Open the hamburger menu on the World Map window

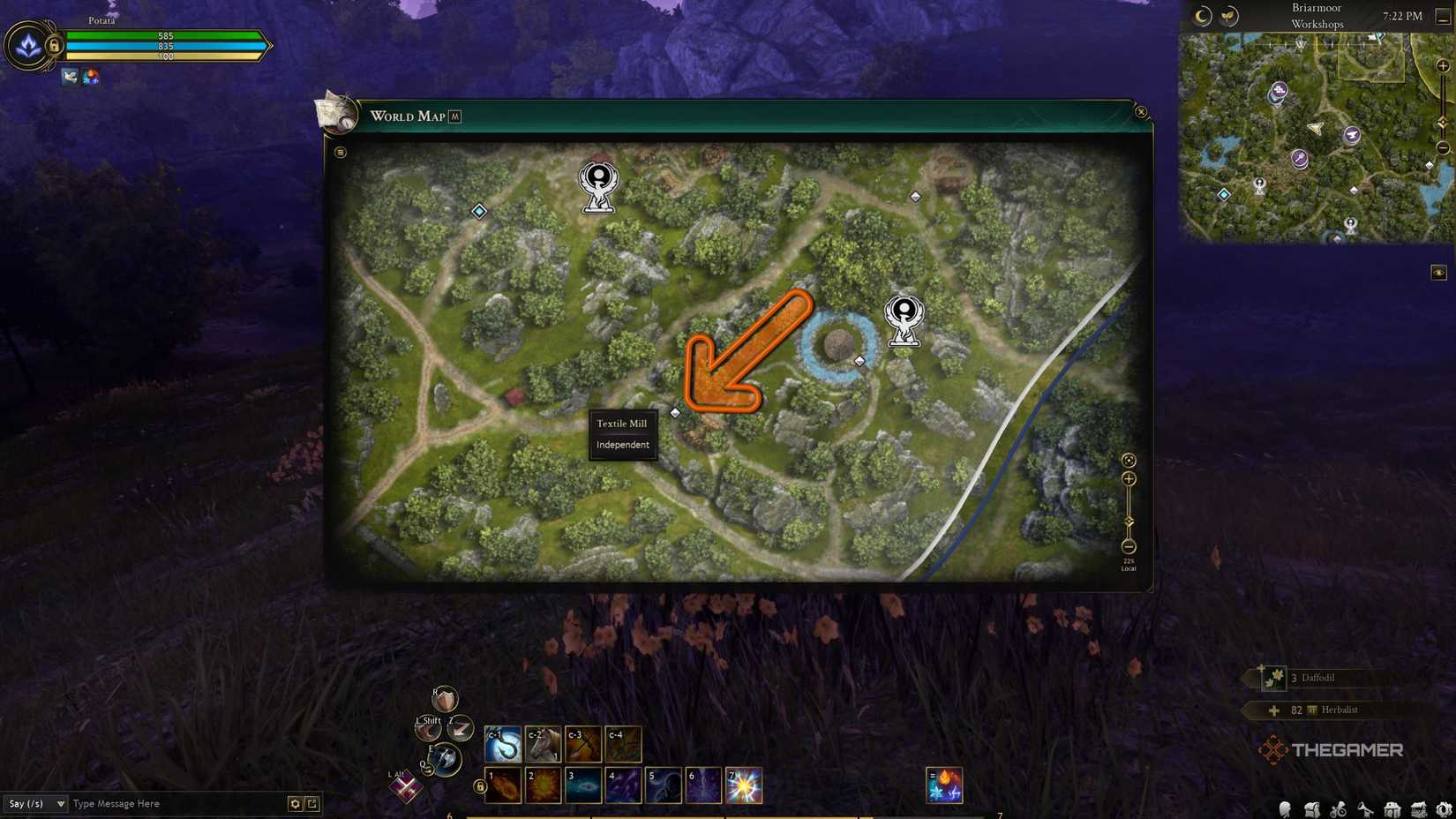pos(338,152)
